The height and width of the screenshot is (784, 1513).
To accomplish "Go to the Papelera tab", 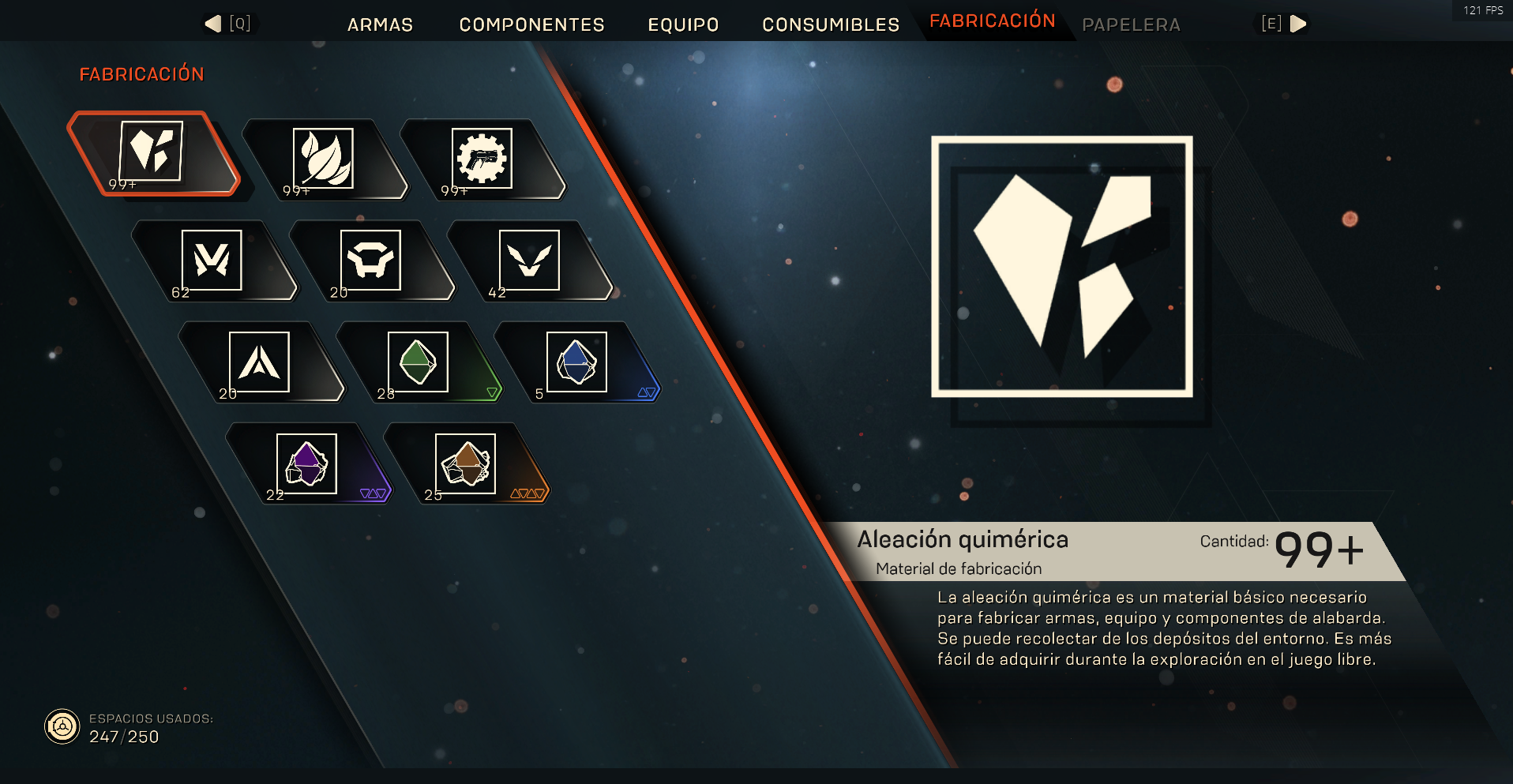I will pos(1131,24).
